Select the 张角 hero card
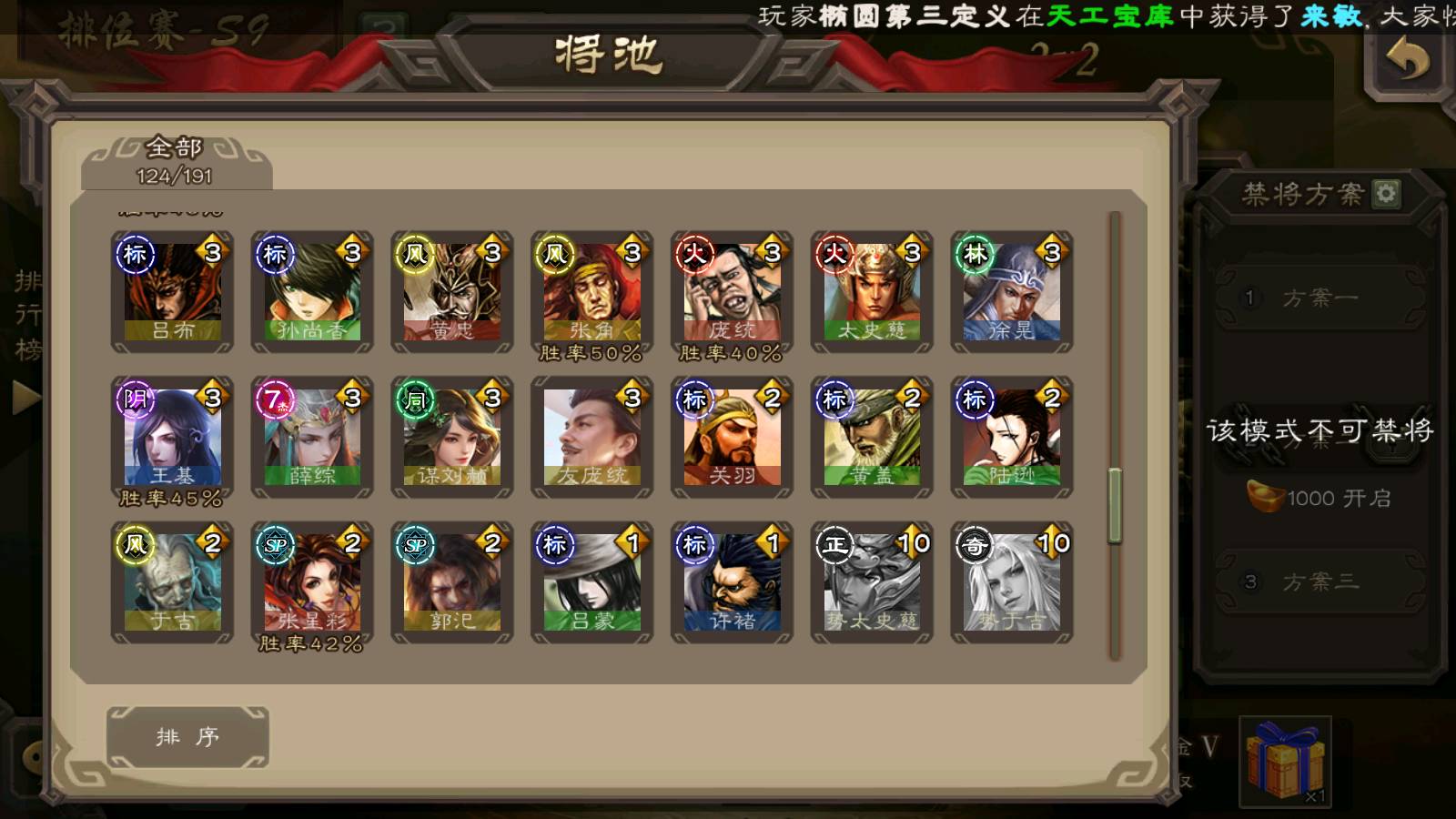This screenshot has height=819, width=1456. point(592,291)
